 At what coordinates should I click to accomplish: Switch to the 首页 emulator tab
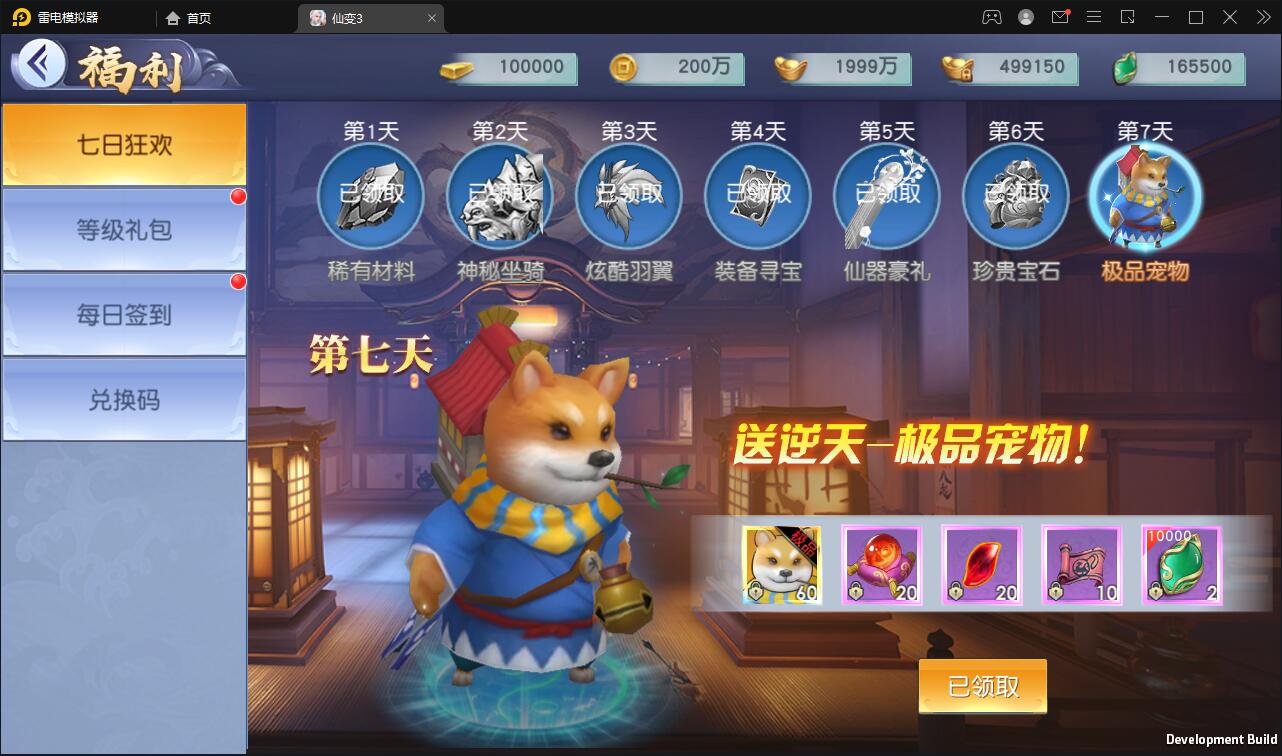click(191, 17)
